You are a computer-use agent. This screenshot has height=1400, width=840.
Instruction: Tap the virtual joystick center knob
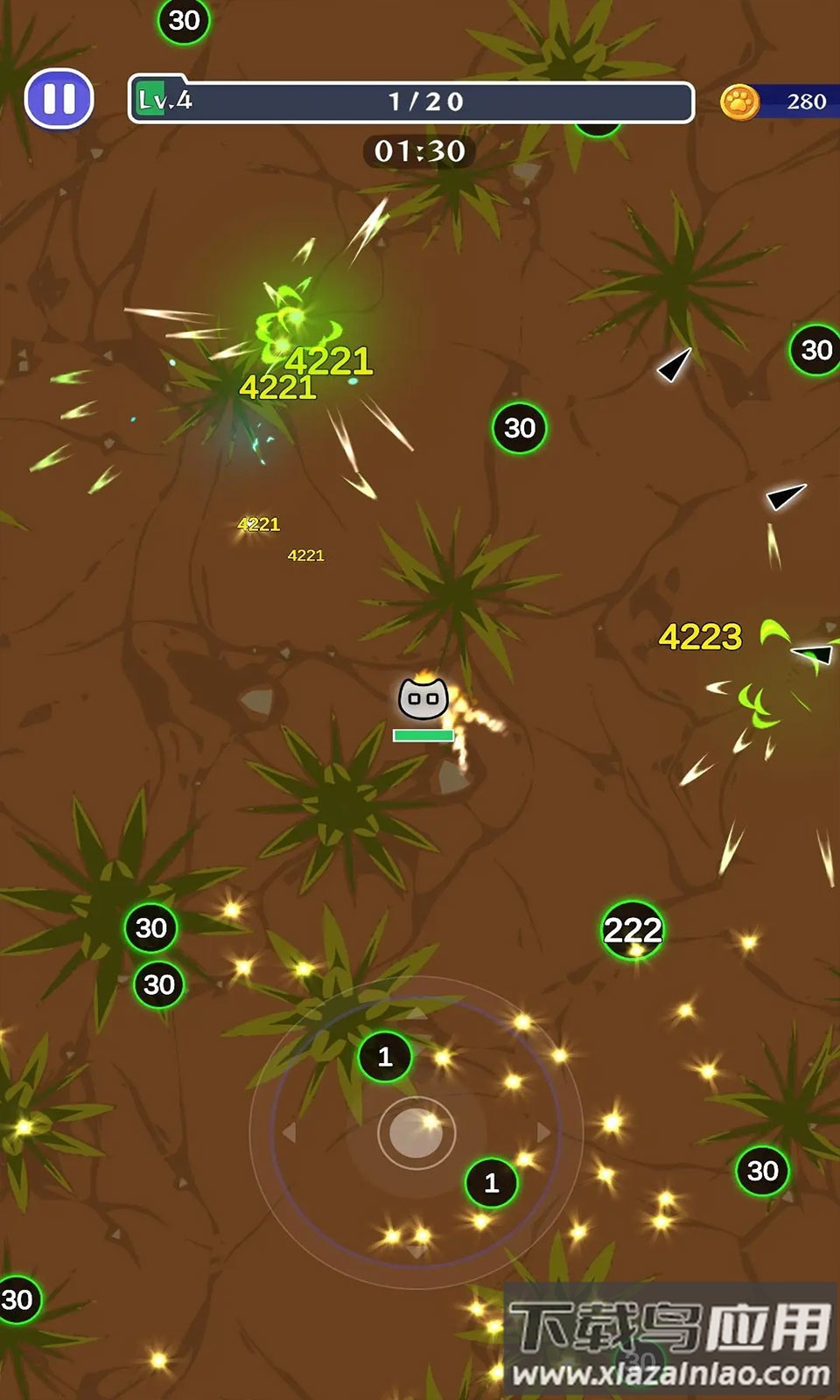click(416, 1132)
